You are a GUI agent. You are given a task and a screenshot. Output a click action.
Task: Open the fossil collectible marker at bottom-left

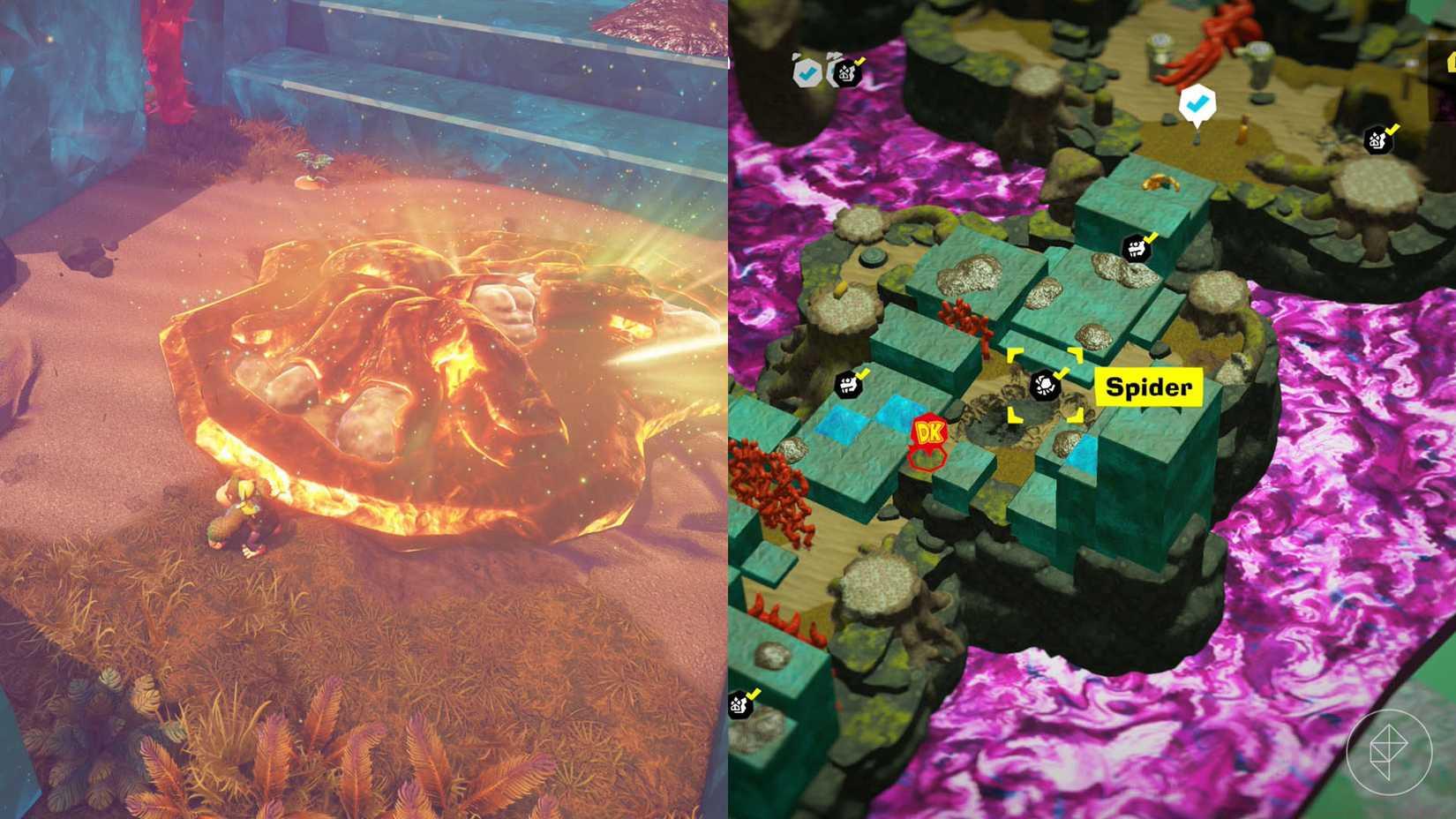click(x=739, y=705)
